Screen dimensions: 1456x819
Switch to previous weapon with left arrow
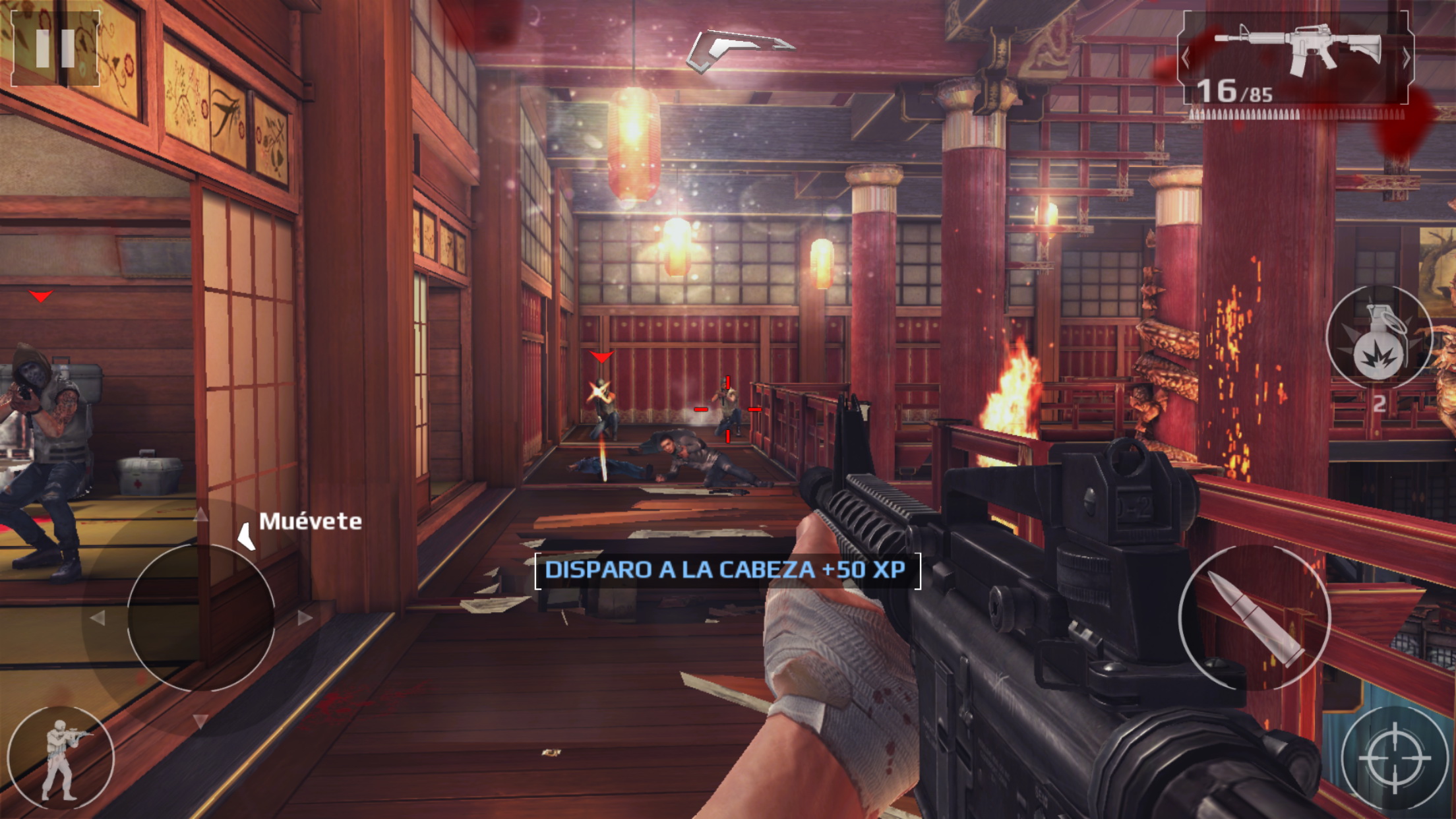pos(1186,58)
